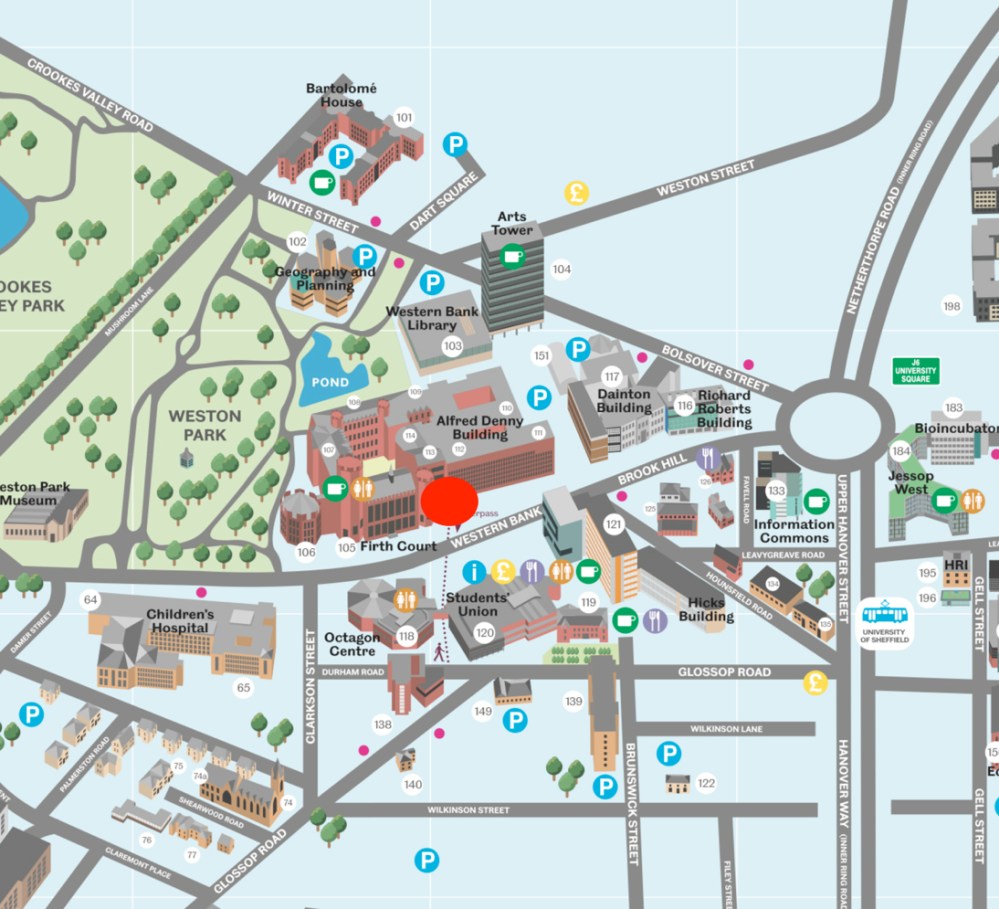The image size is (999, 909).
Task: Click the red location marker near Firth Court
Action: pyautogui.click(x=449, y=500)
